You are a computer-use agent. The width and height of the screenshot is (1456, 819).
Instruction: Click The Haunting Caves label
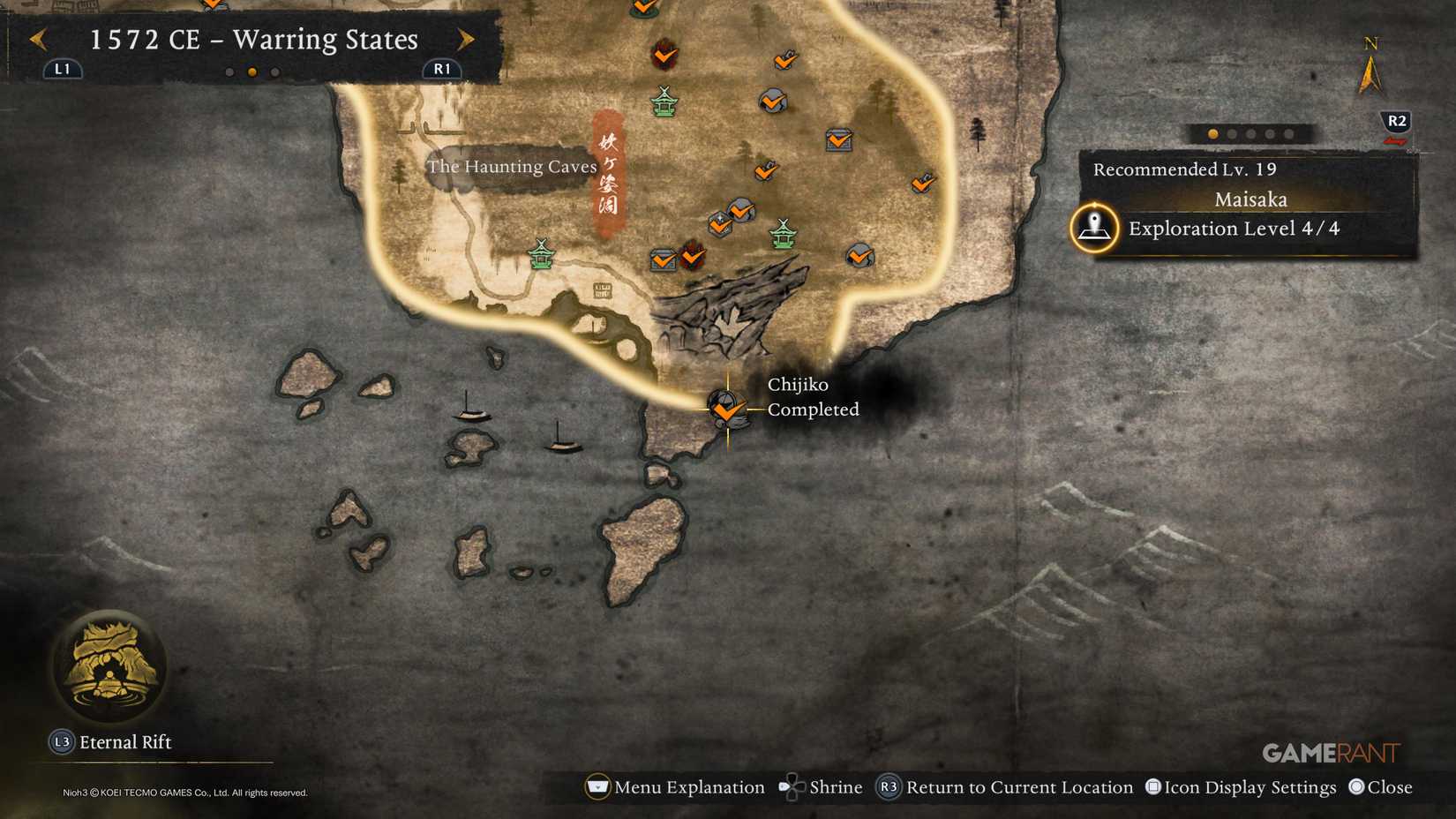pyautogui.click(x=512, y=167)
